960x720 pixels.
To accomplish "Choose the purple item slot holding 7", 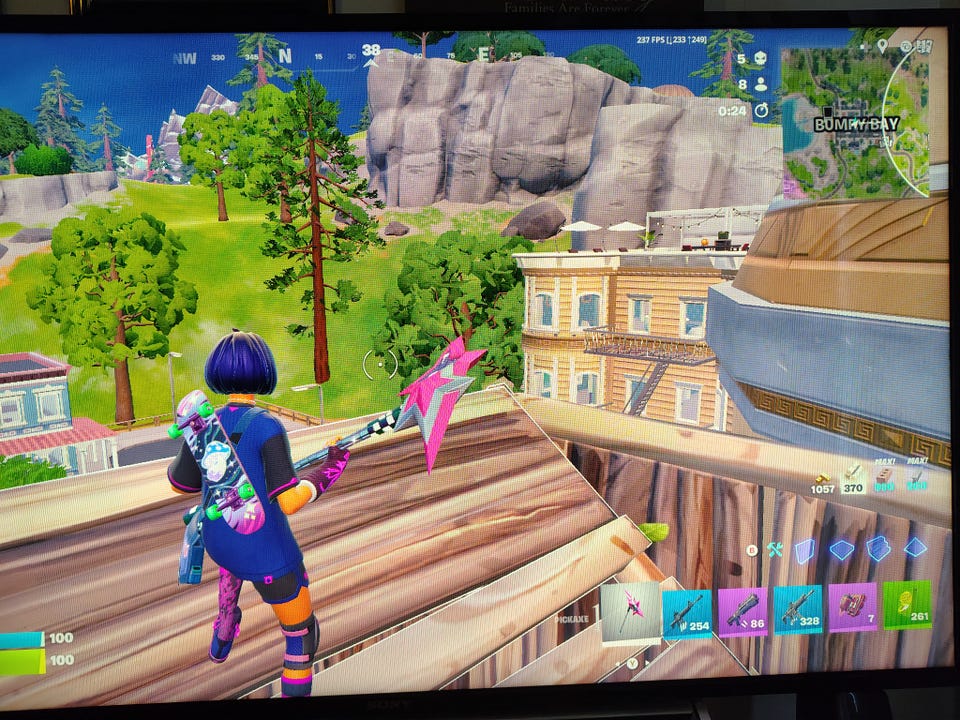I will (852, 607).
